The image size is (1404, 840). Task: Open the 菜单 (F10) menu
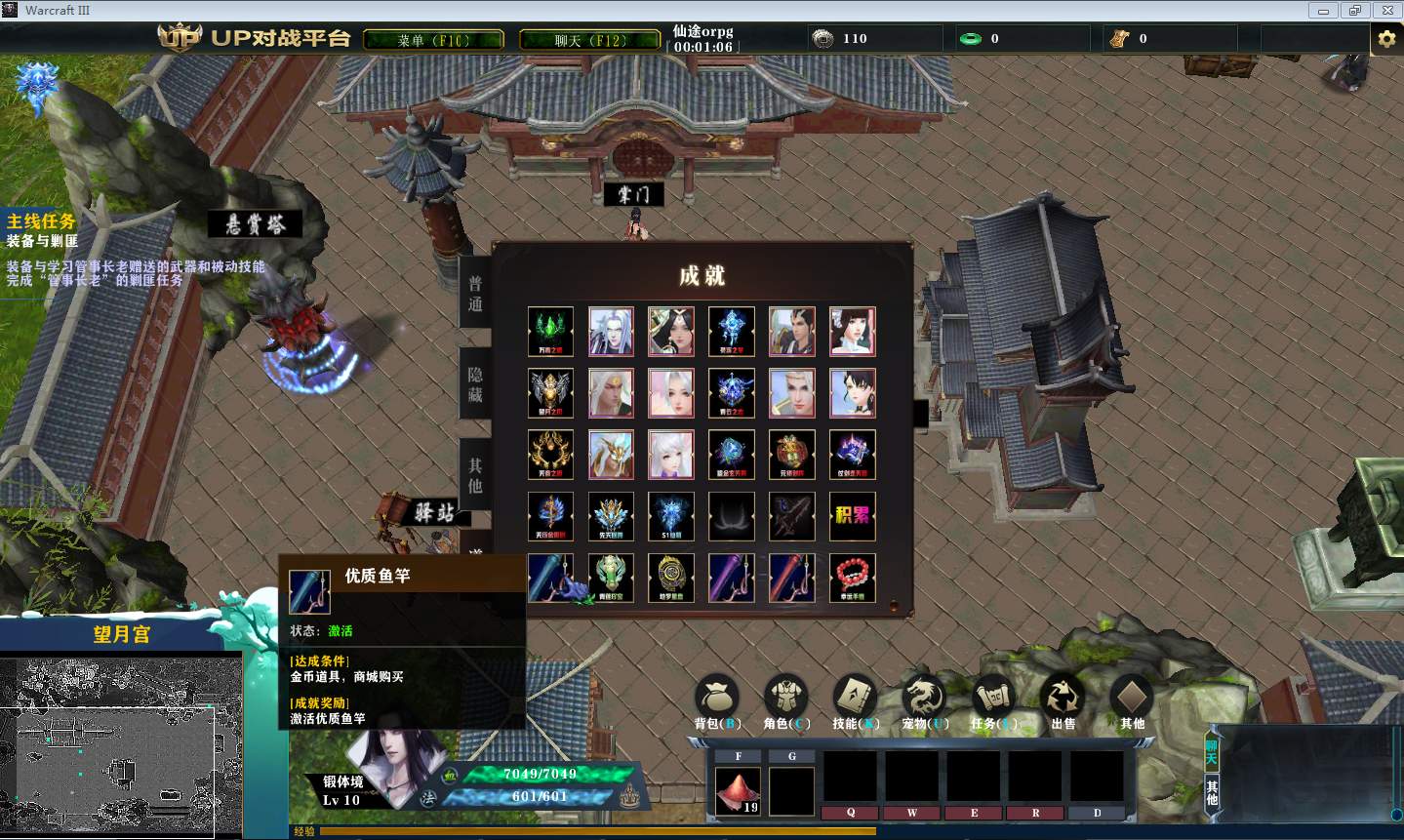pos(433,40)
